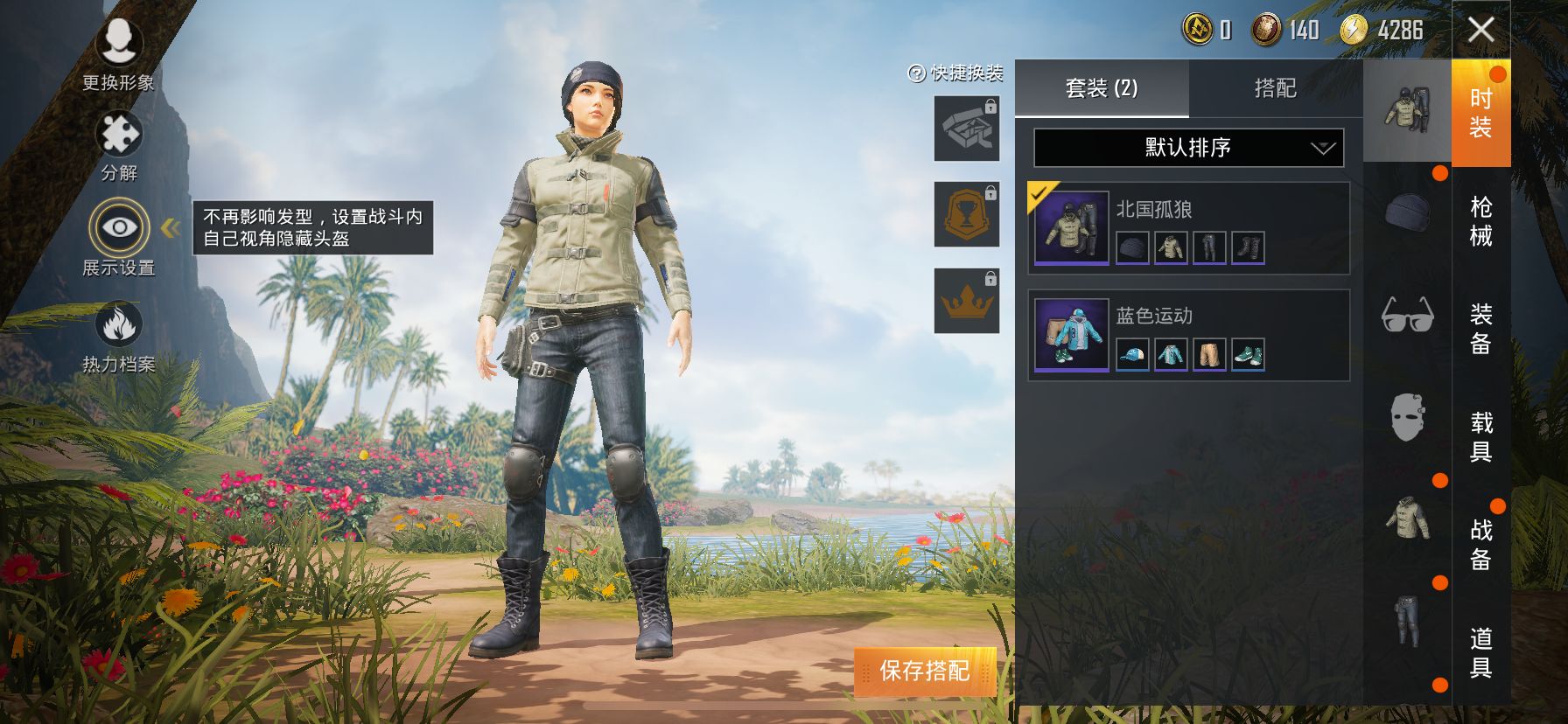Click the 快捷换装 help link
1568x724 pixels.
[x=955, y=73]
